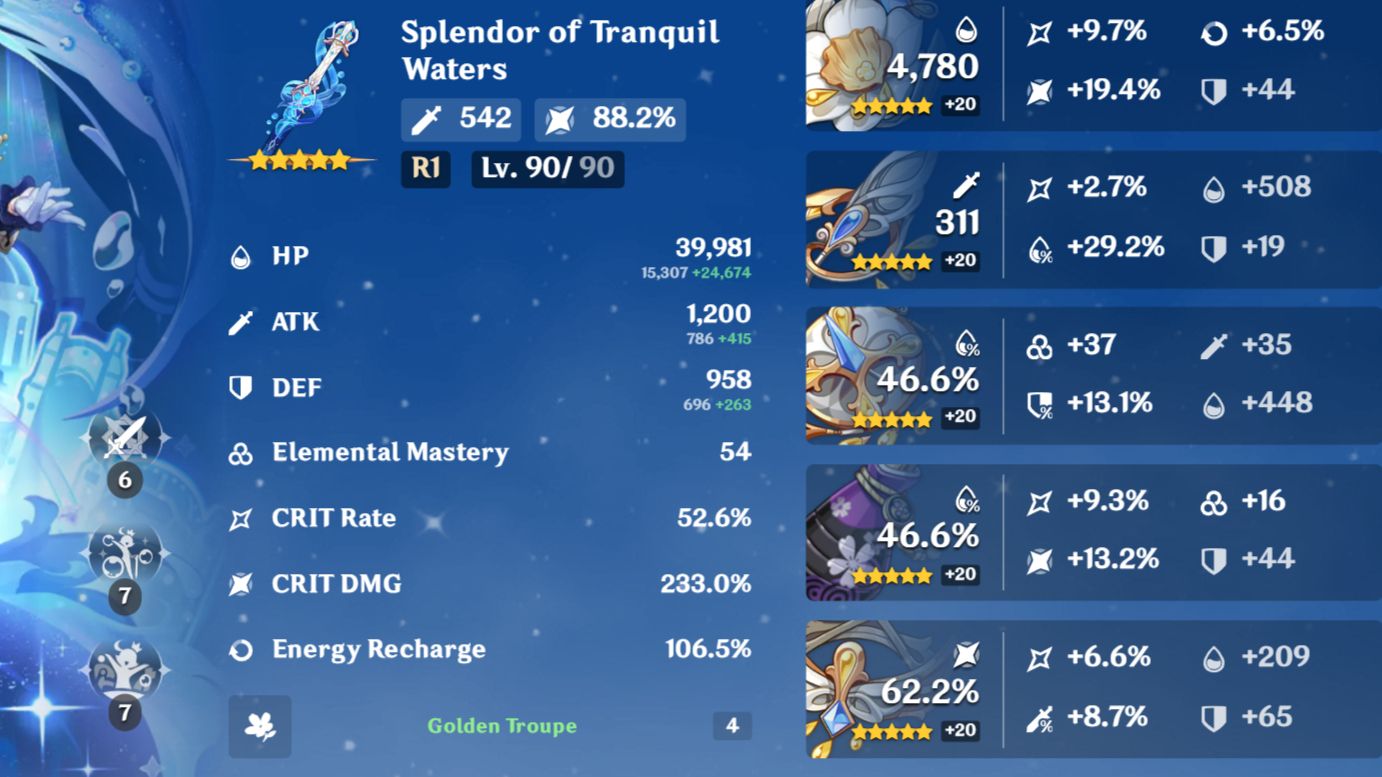The width and height of the screenshot is (1382, 777).
Task: Click the HP droplet stat icon
Action: pos(242,255)
